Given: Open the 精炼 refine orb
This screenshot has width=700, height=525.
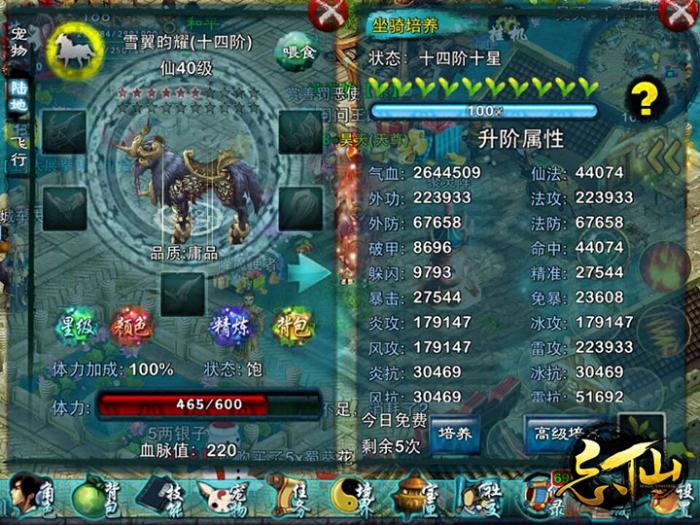Looking at the screenshot, I should (230, 326).
